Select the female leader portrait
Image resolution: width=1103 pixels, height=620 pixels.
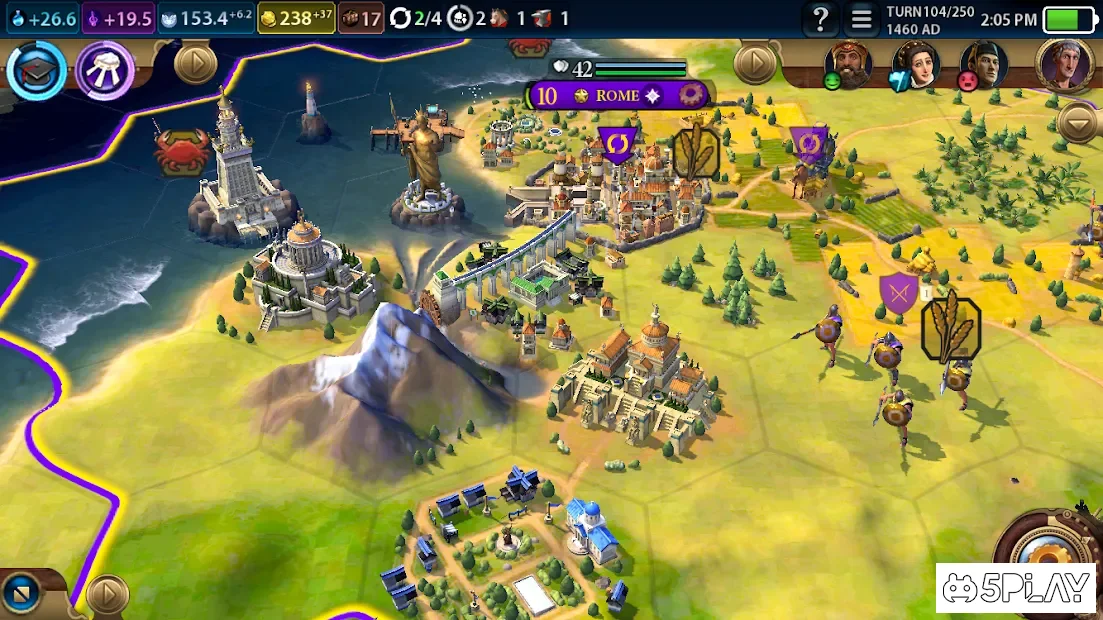point(915,64)
